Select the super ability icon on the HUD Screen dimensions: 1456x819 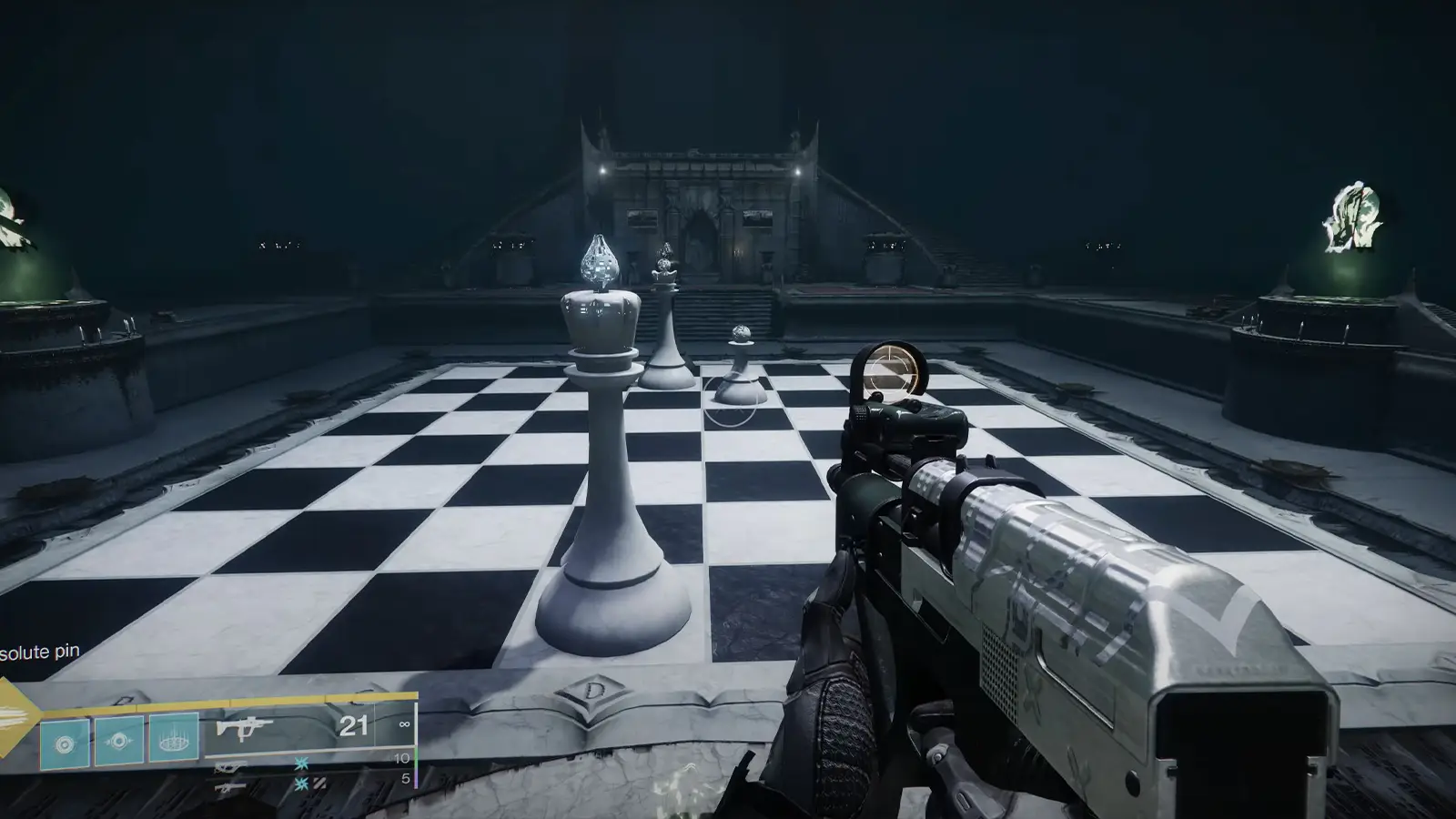point(64,742)
